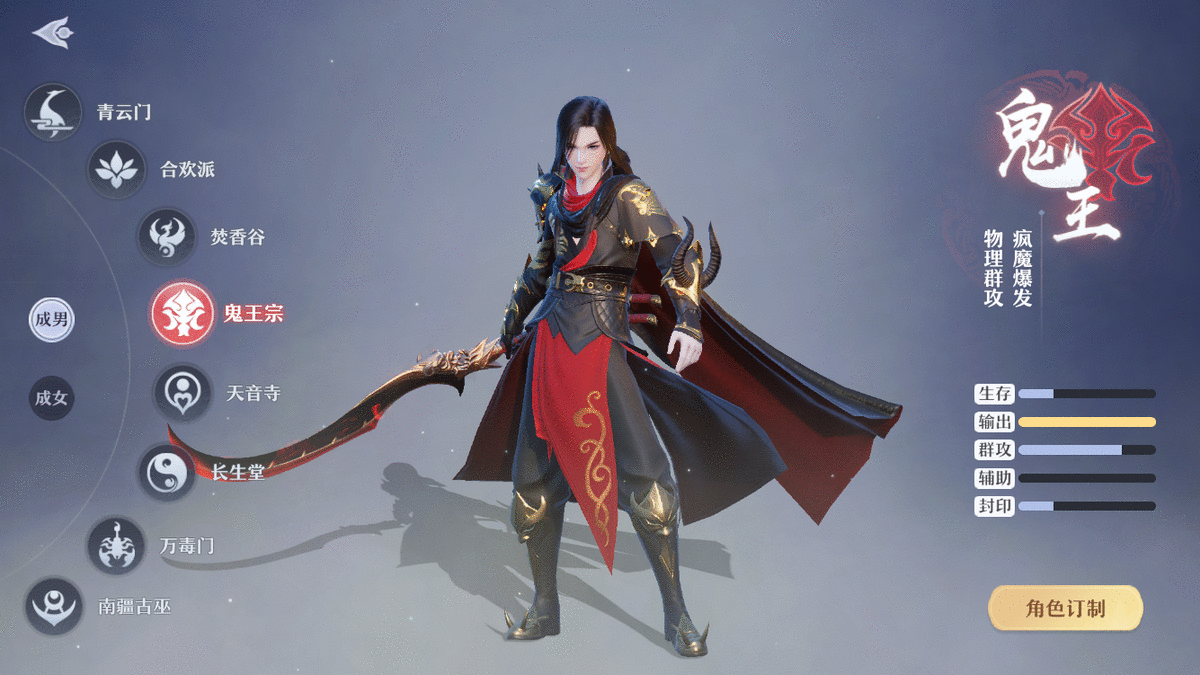Select the 青云门 faction
This screenshot has height=675, width=1200.
click(x=53, y=112)
